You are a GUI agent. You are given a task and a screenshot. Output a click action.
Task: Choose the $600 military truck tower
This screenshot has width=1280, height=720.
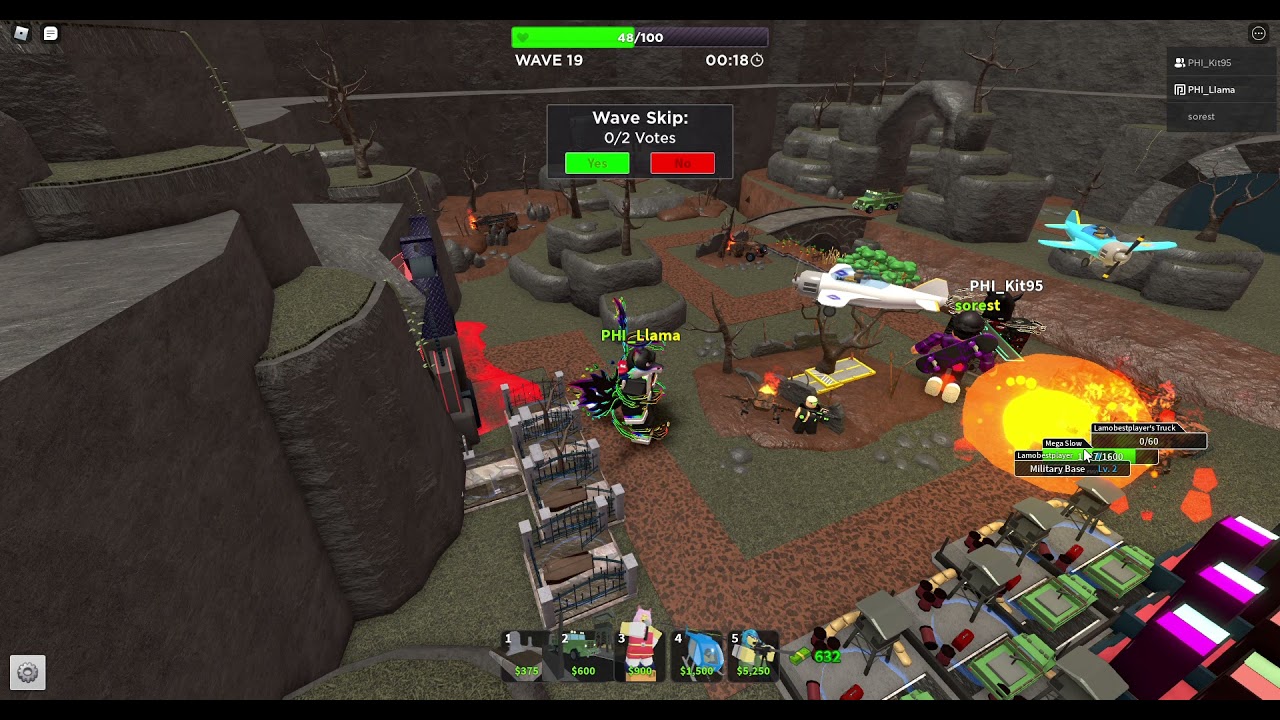[583, 655]
